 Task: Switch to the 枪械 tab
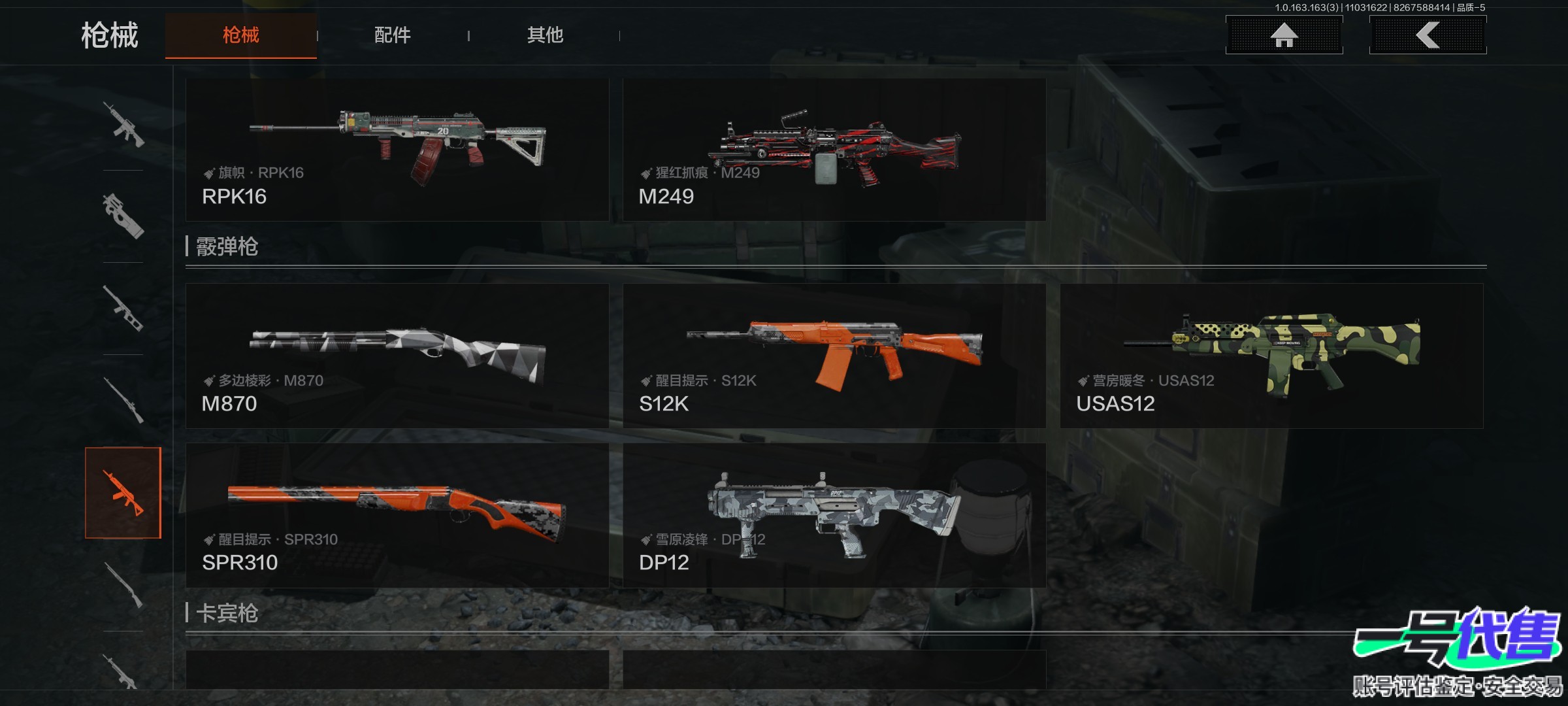point(240,35)
